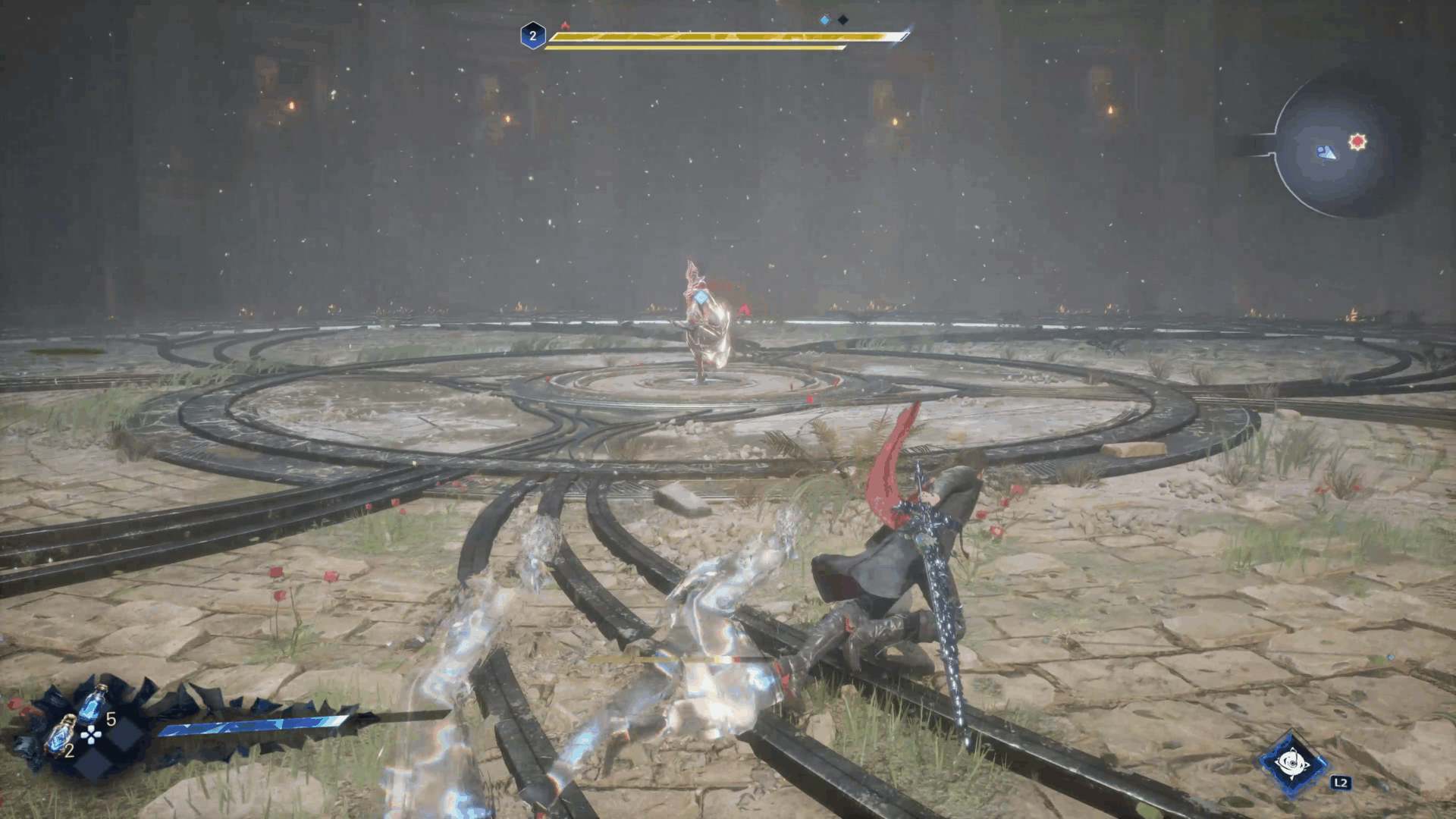
Task: Use the ornate blue flask with 2 charges
Action: coord(59,734)
